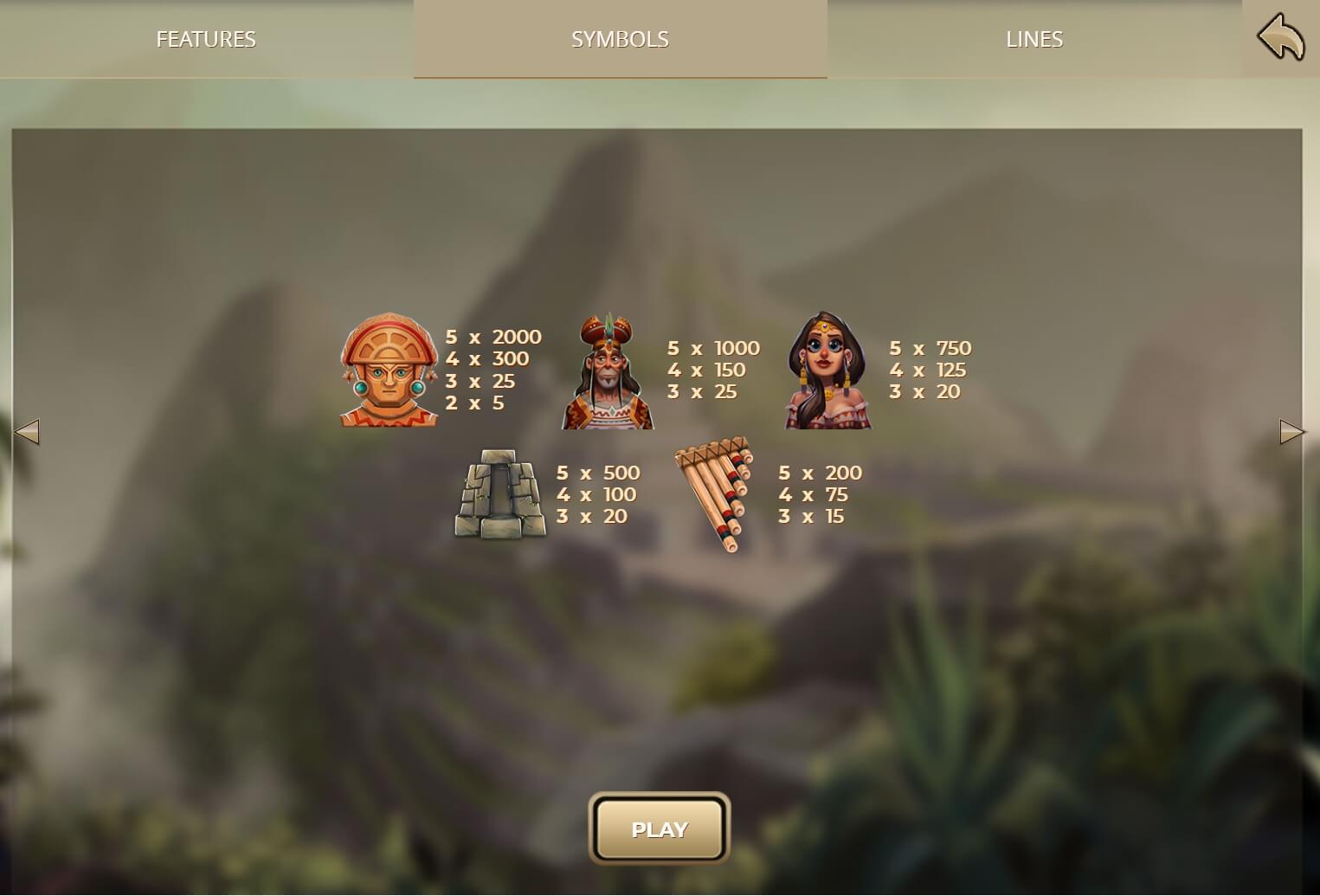This screenshot has height=896, width=1320.
Task: Switch to the Features tab
Action: tap(206, 39)
